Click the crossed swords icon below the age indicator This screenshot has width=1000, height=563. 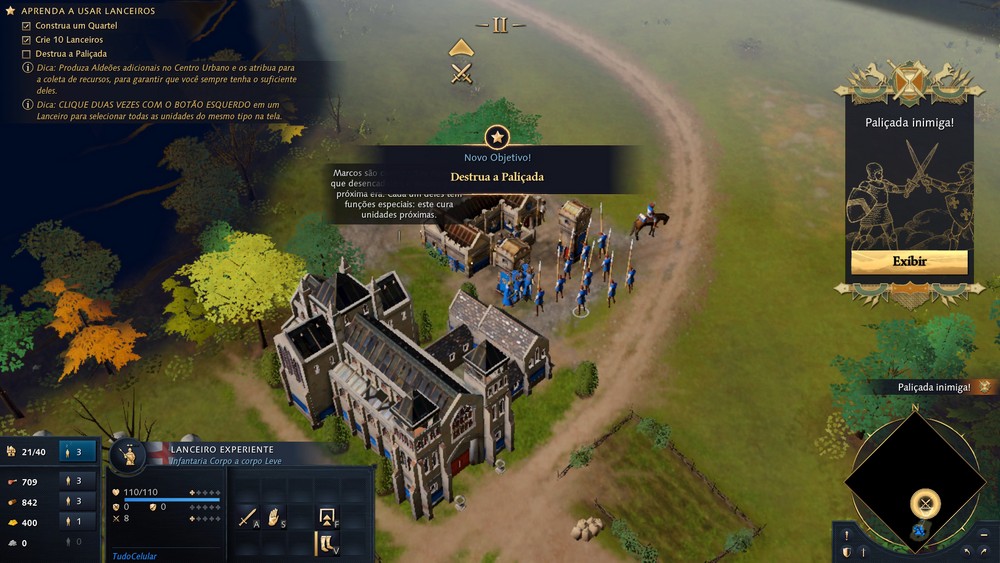(x=461, y=73)
